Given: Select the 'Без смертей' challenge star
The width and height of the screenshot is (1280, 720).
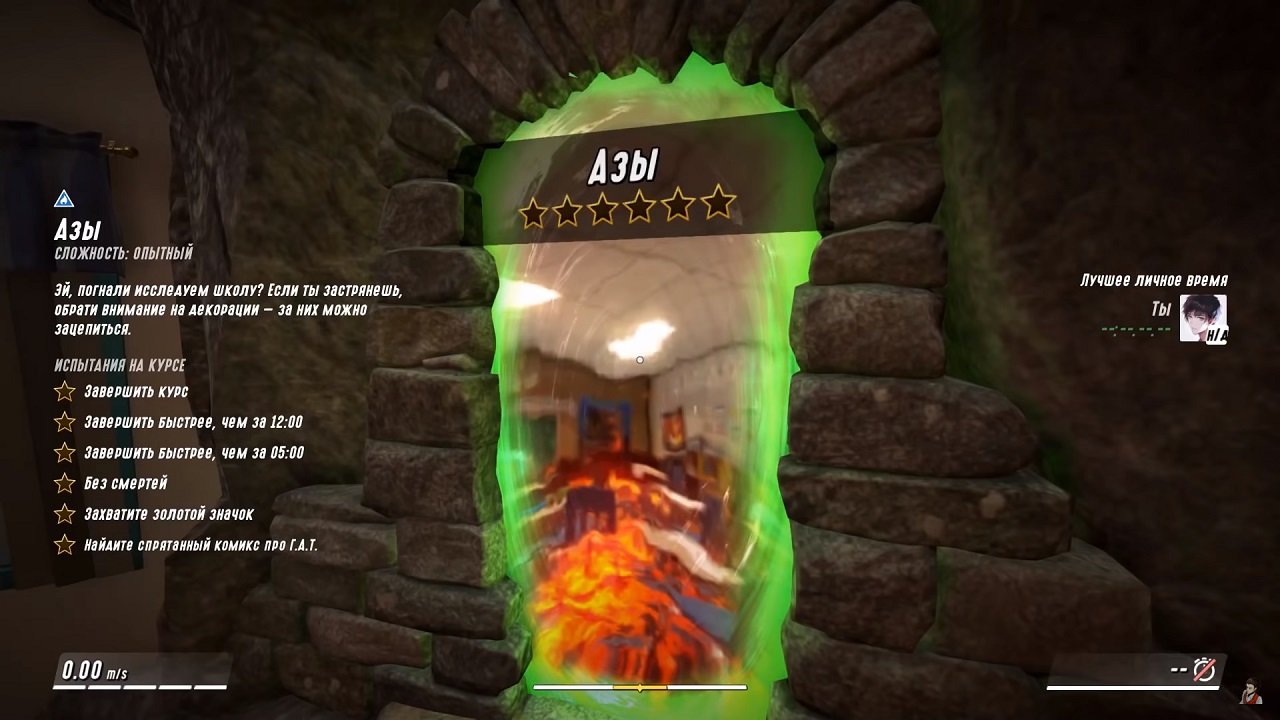Looking at the screenshot, I should (65, 484).
